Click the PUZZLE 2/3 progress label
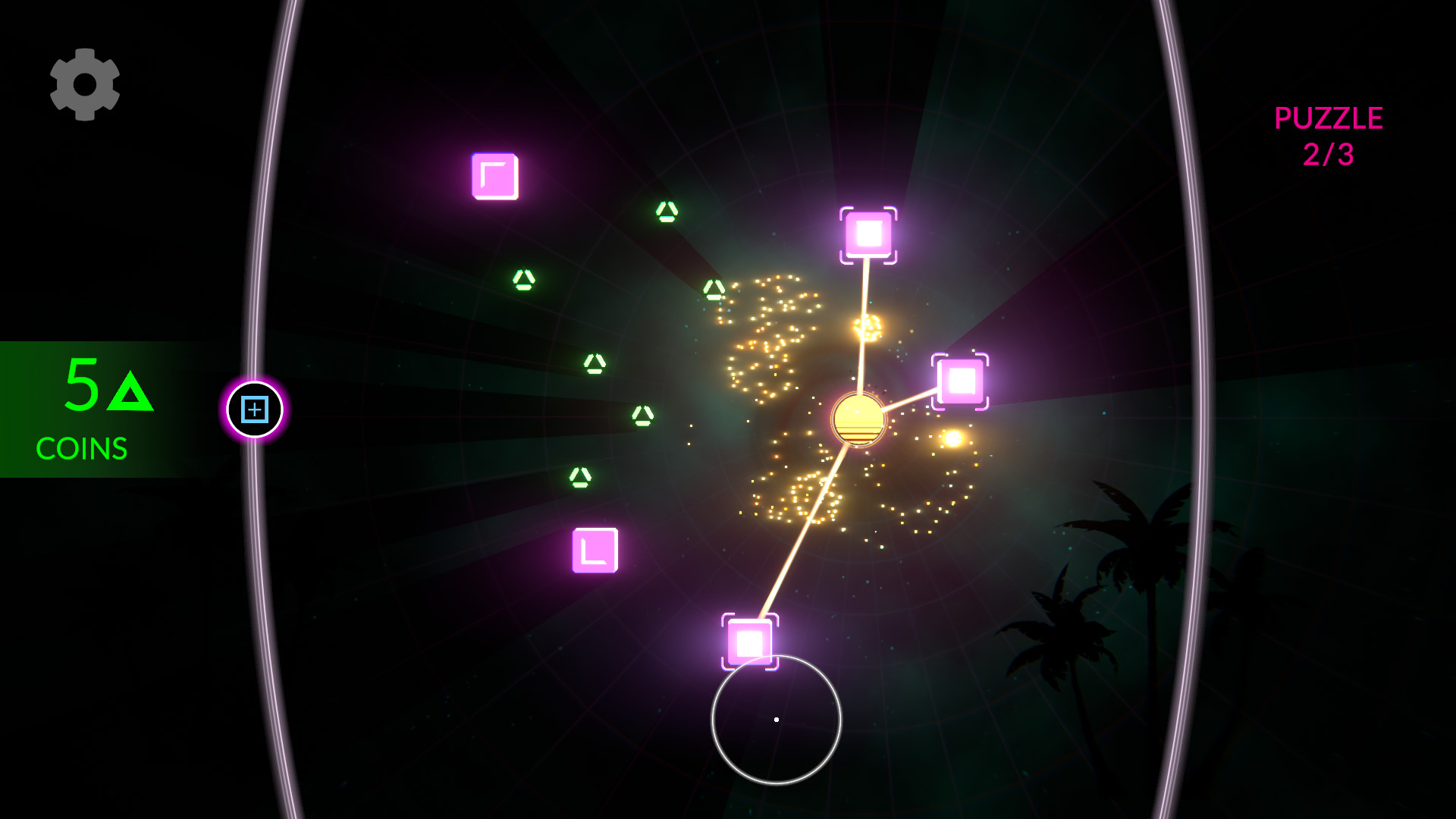Screen dimensions: 1456x819 pyautogui.click(x=1329, y=136)
